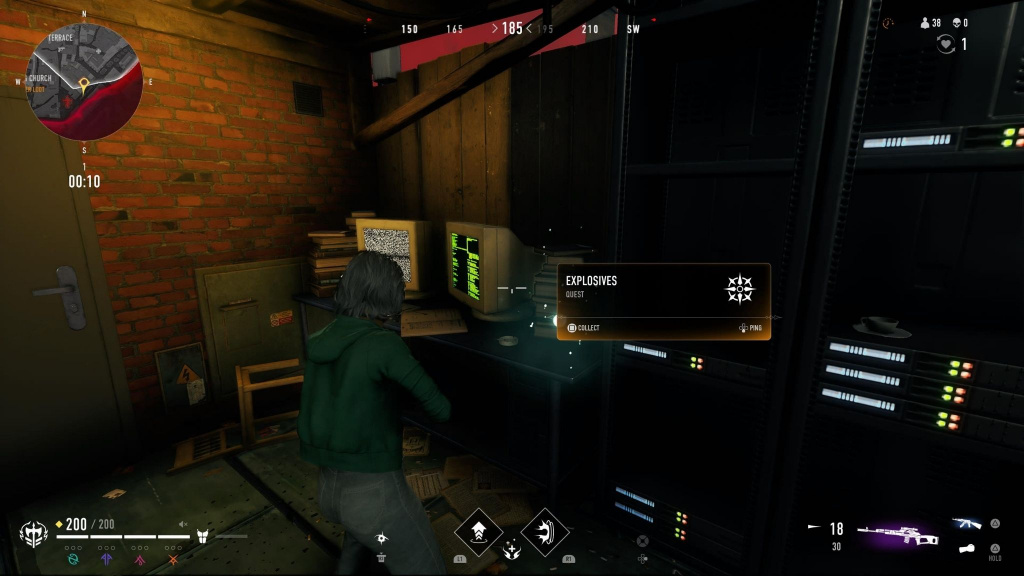The image size is (1024, 576).
Task: Select the melee fist weapon icon
Action: (966, 548)
